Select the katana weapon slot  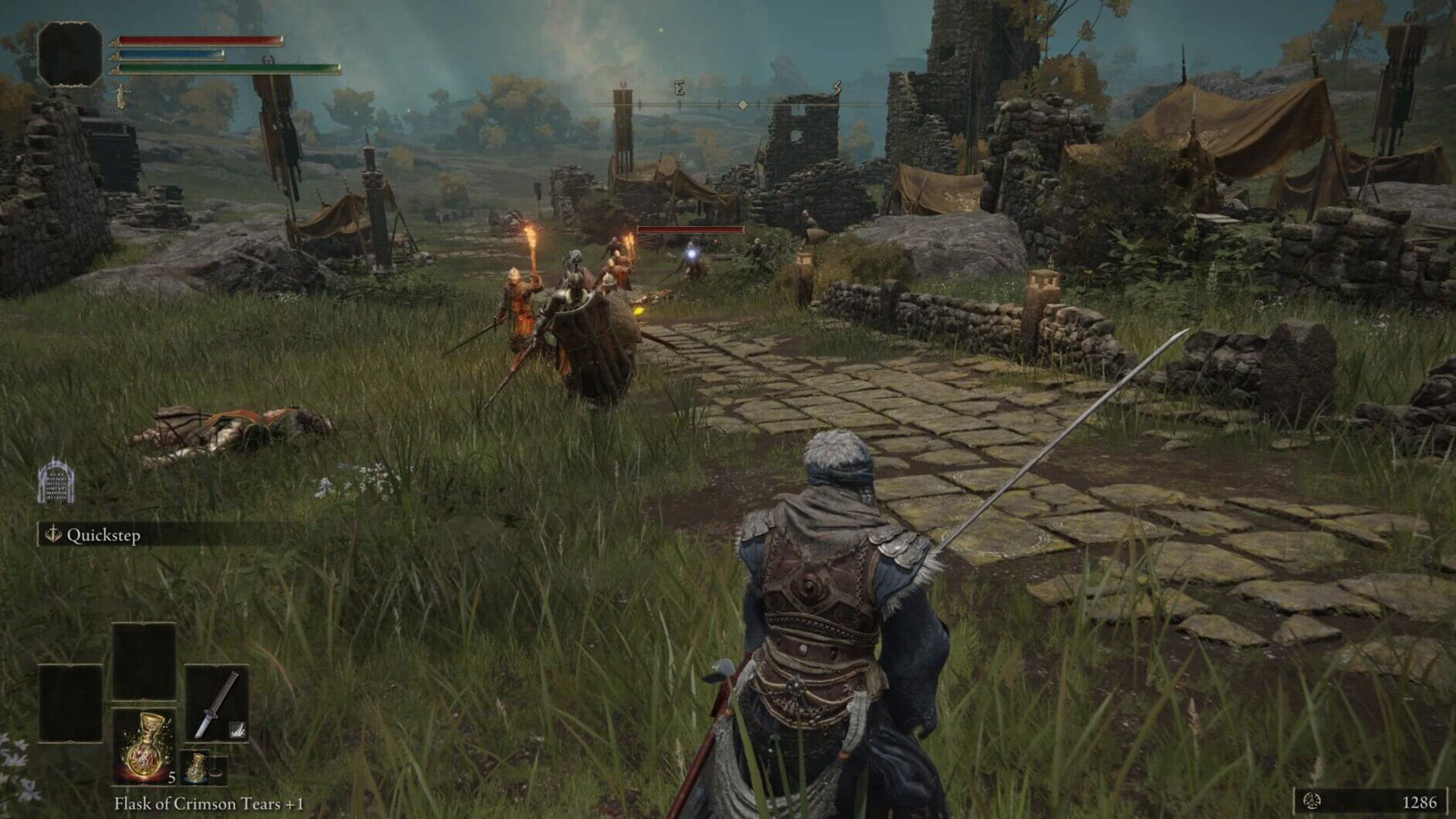(x=217, y=704)
